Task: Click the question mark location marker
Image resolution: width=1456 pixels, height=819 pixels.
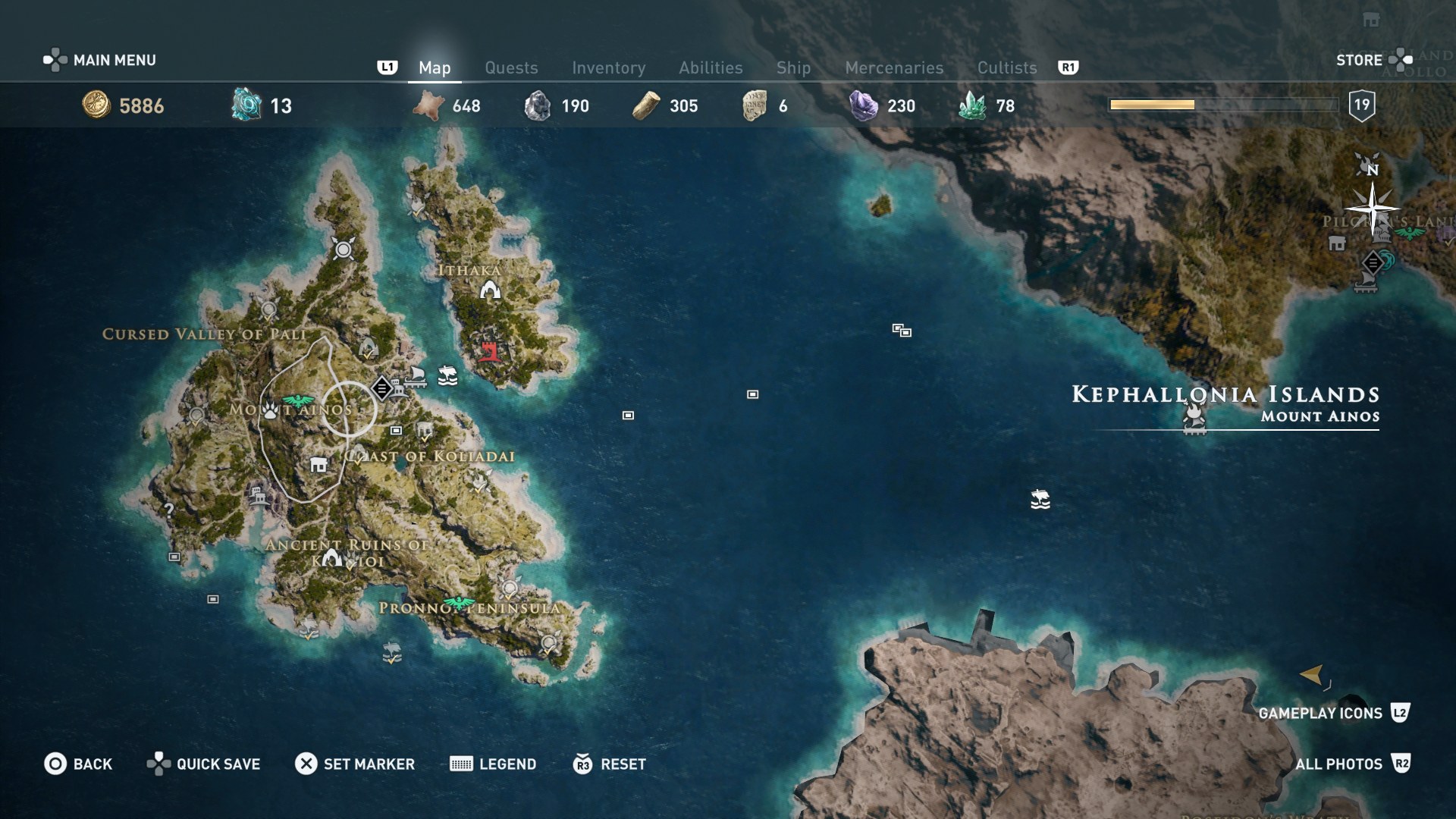Action: [x=169, y=510]
